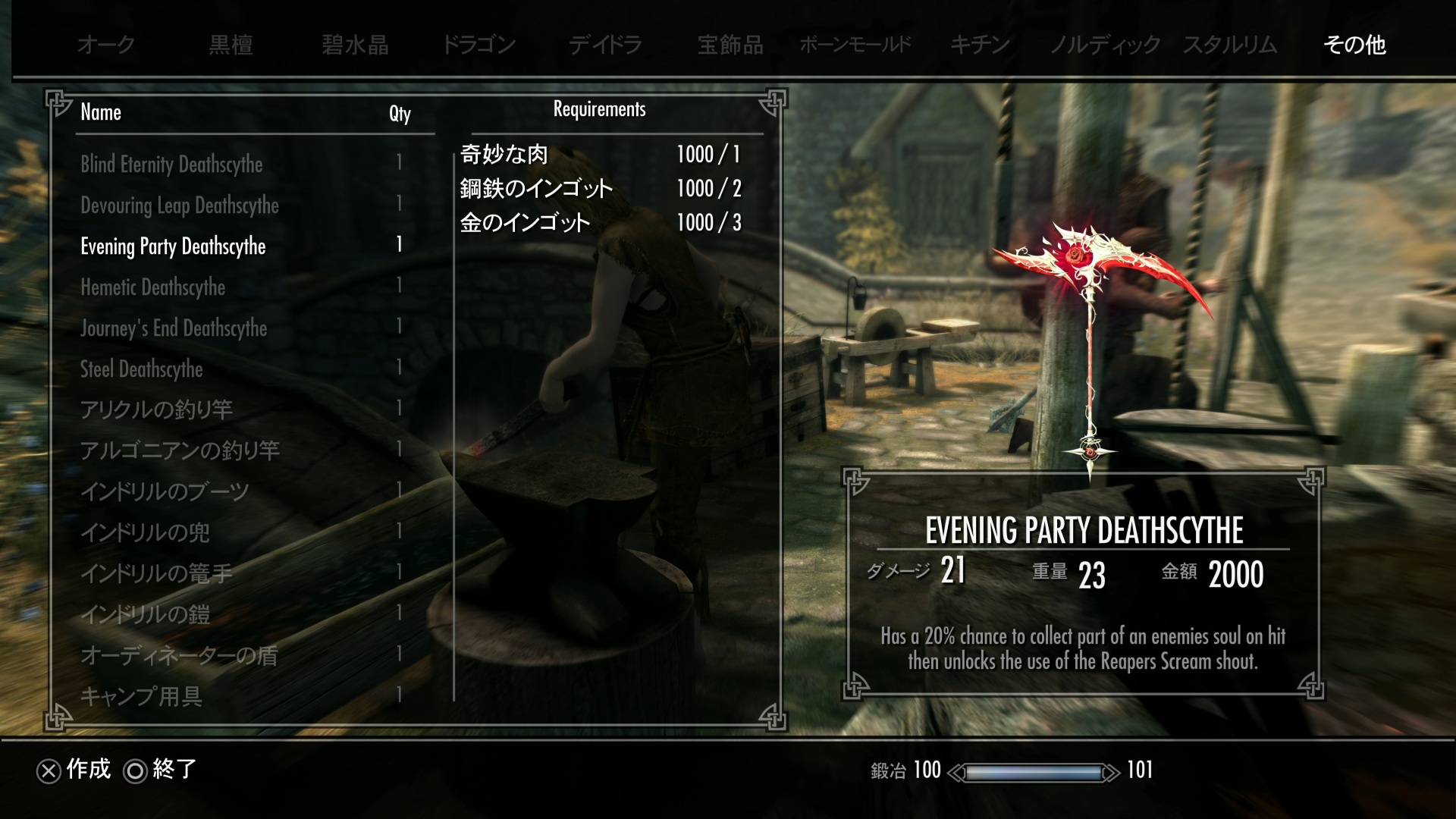Screen dimensions: 1456x819
Task: Sort recipes by the Qty column header
Action: click(x=400, y=113)
